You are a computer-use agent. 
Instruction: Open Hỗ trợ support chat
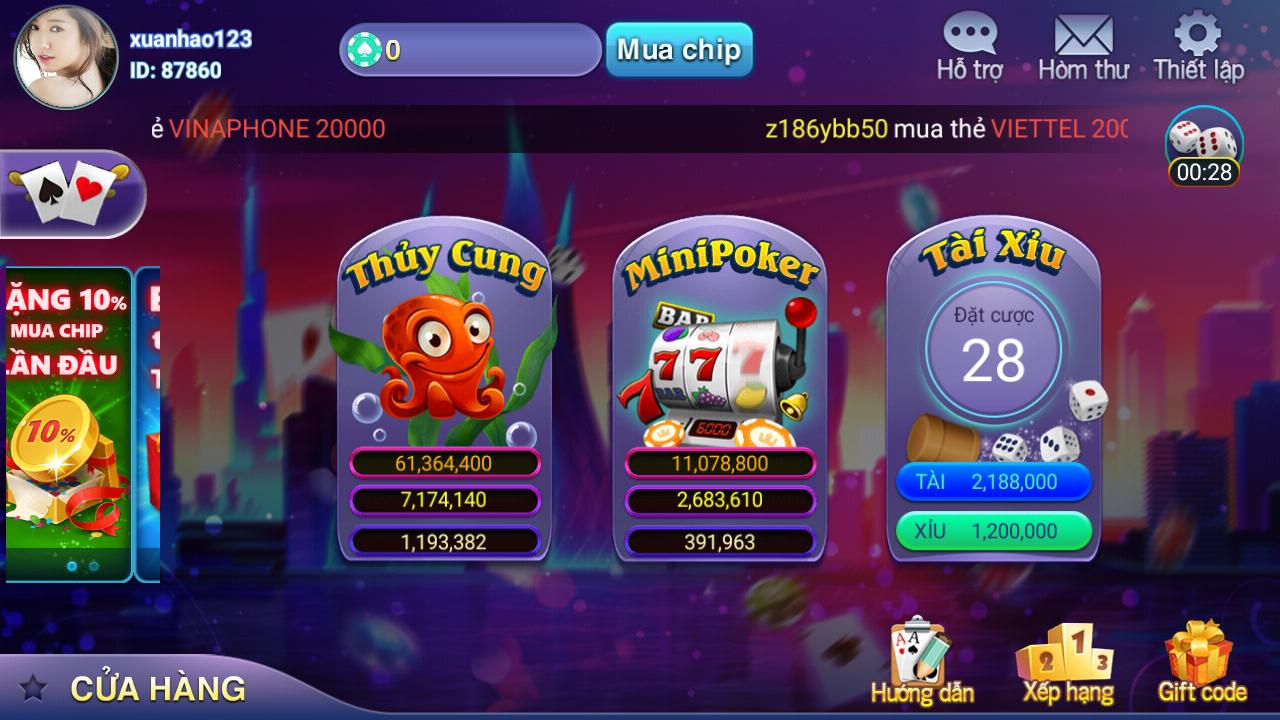tap(968, 45)
